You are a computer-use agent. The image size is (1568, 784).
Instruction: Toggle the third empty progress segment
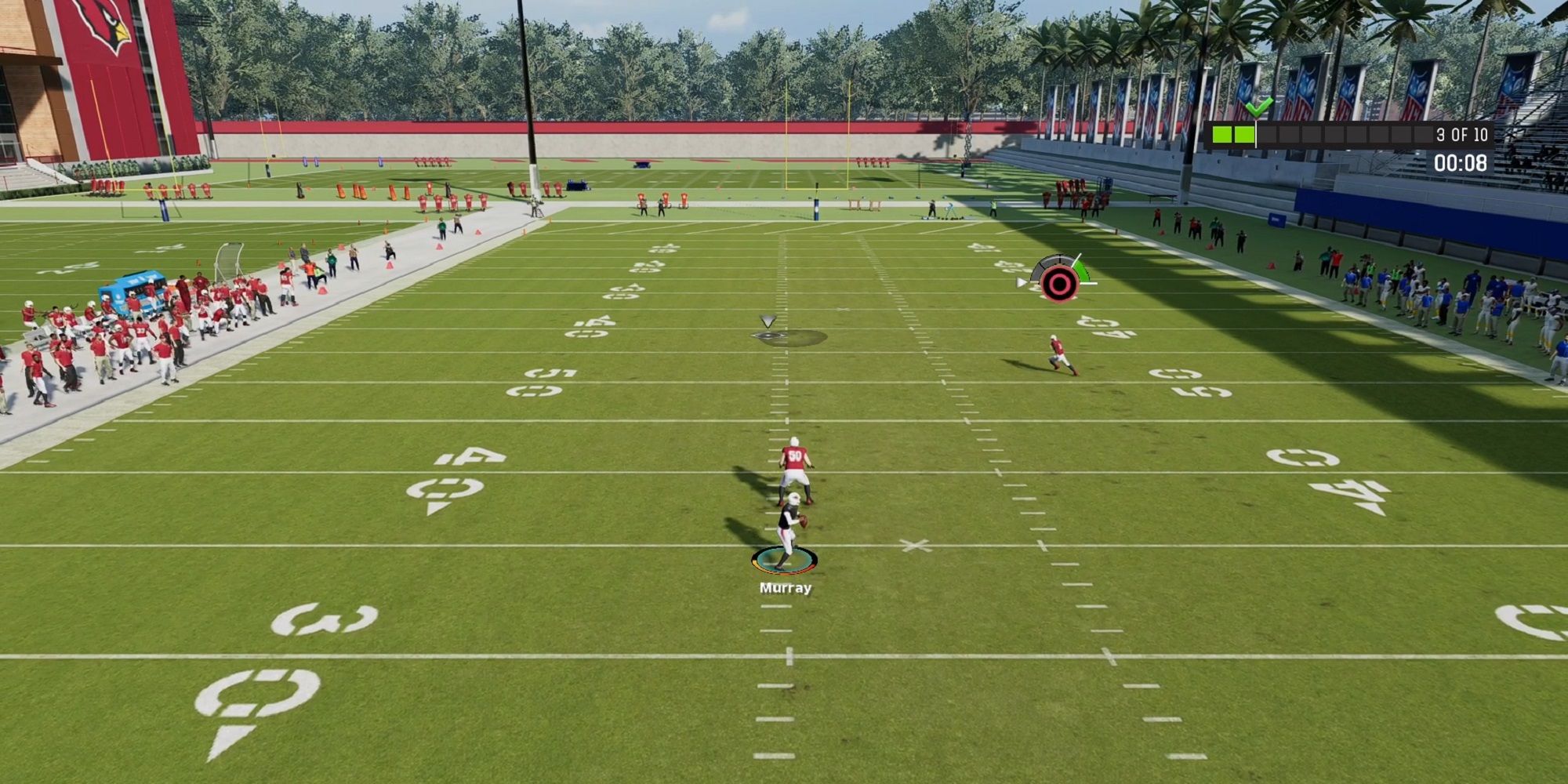pos(1267,135)
